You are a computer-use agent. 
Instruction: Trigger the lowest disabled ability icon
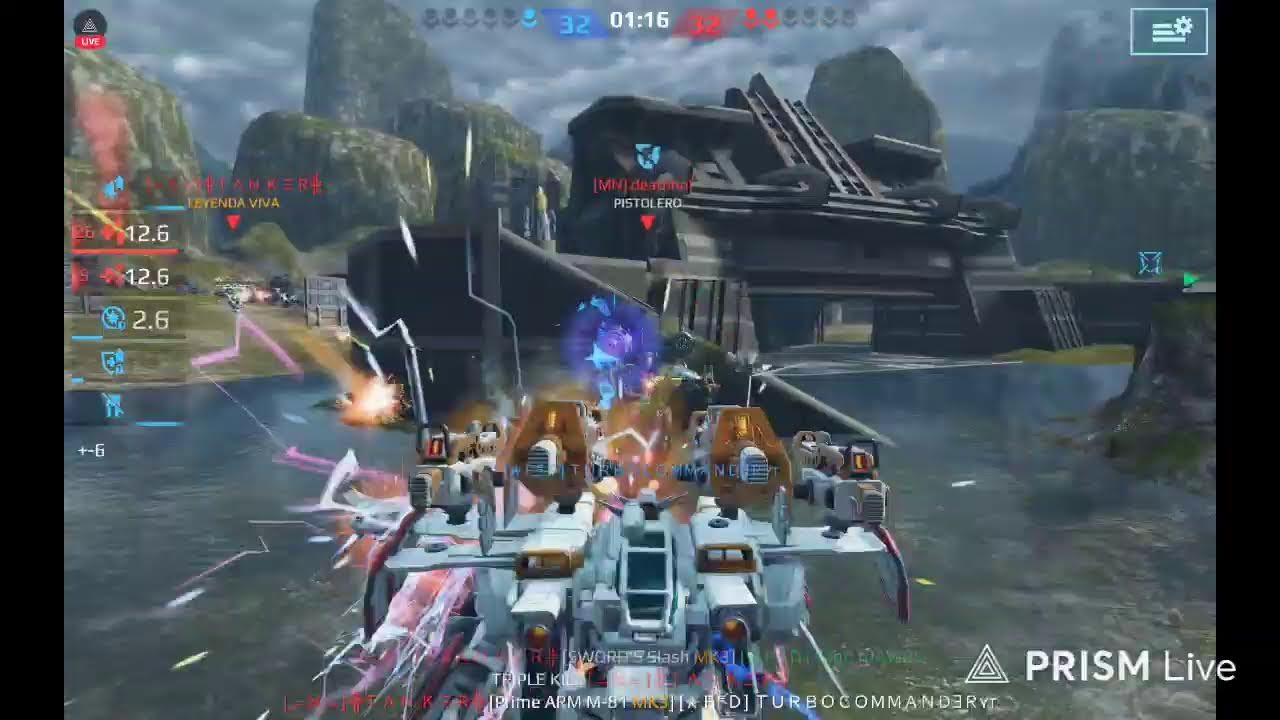[113, 406]
